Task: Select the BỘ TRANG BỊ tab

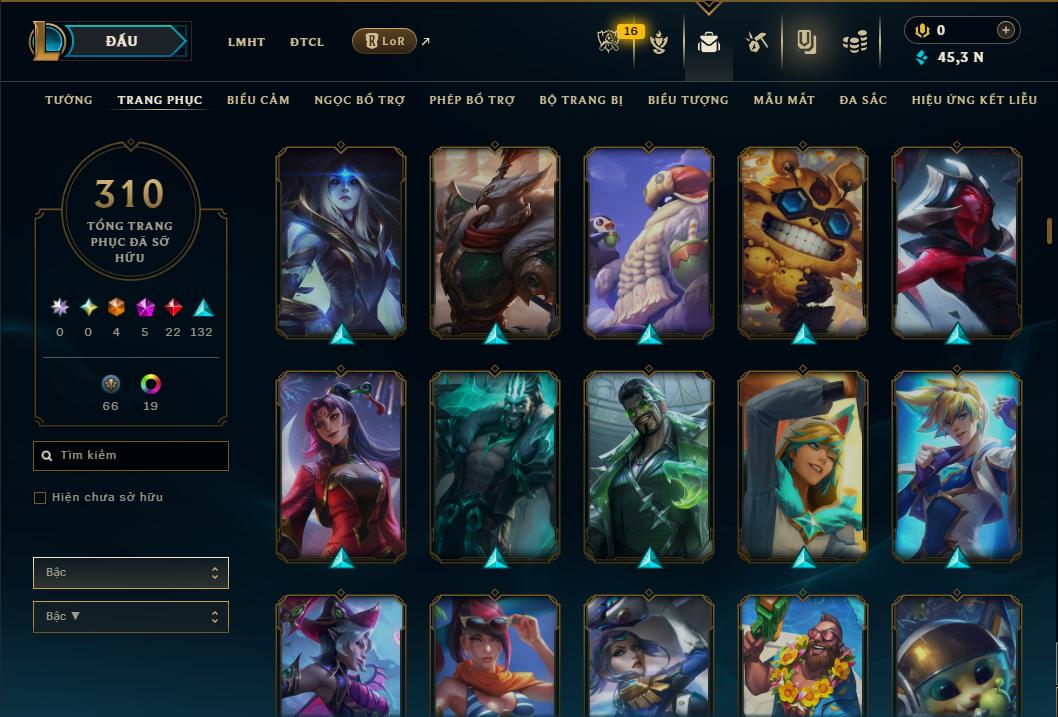Action: pos(581,100)
